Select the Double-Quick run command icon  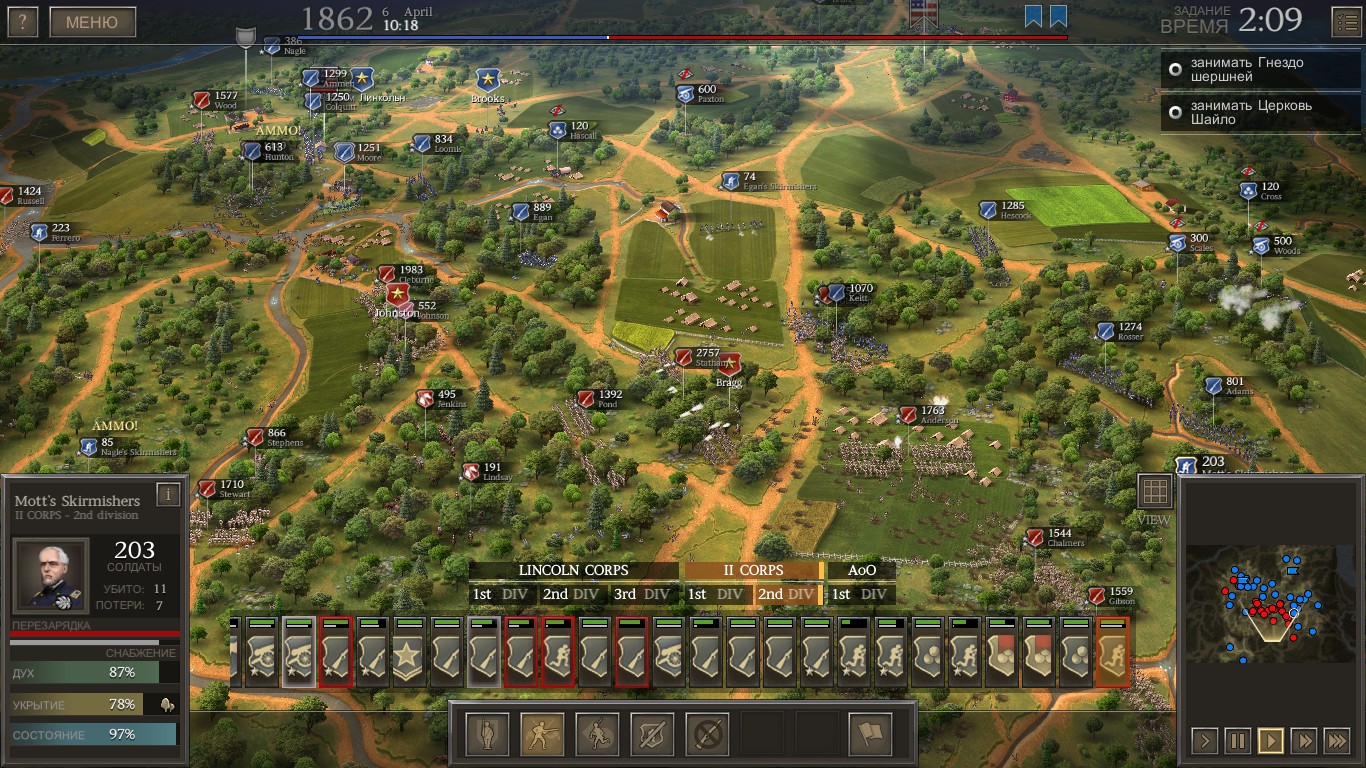597,732
